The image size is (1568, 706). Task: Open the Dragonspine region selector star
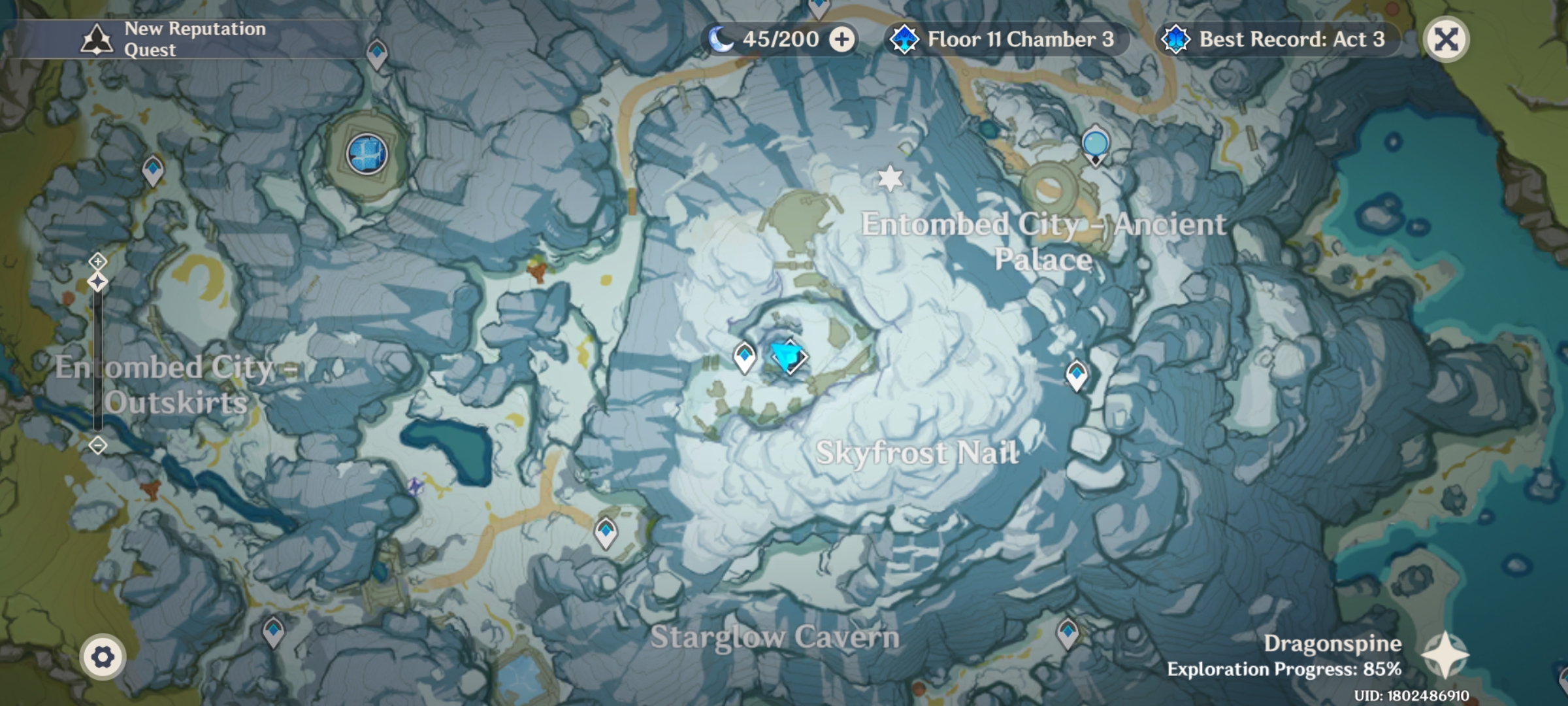pos(1445,654)
